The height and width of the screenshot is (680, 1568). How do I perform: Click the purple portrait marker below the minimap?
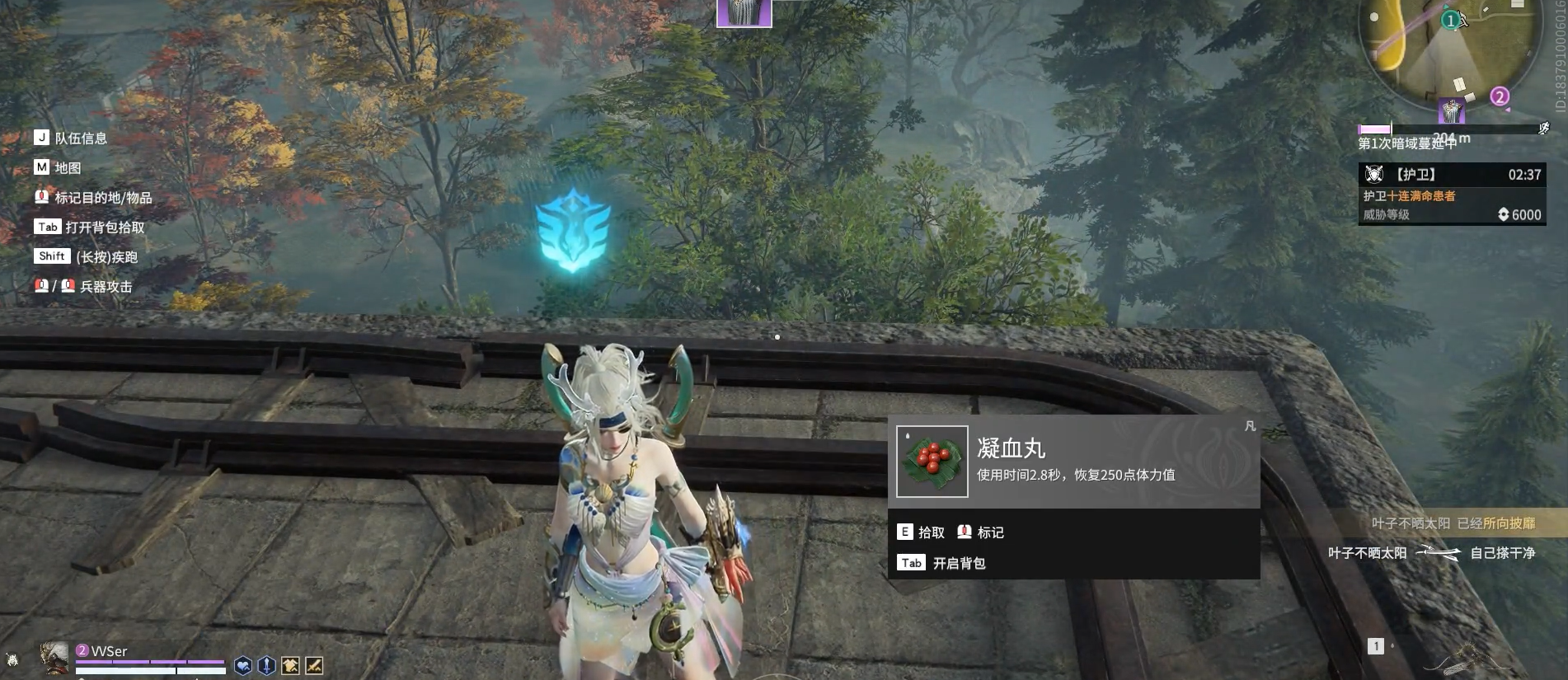(x=1451, y=110)
